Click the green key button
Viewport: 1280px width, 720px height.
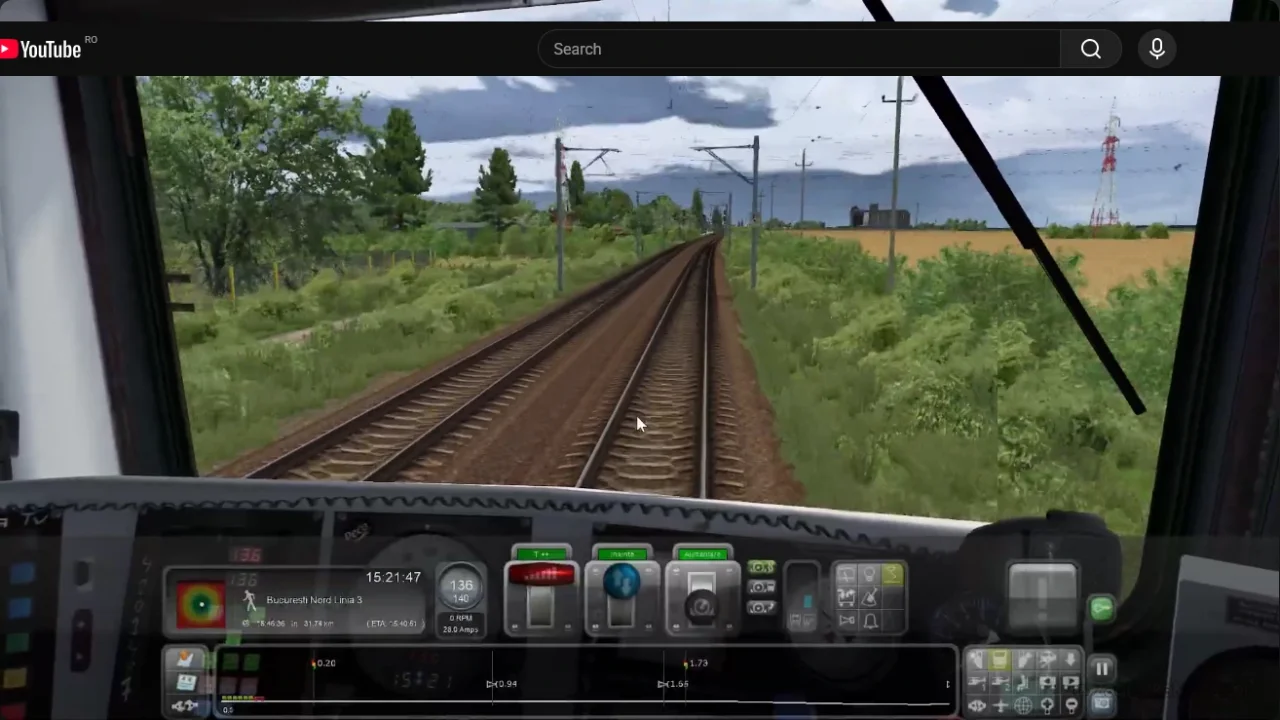pyautogui.click(x=1101, y=607)
